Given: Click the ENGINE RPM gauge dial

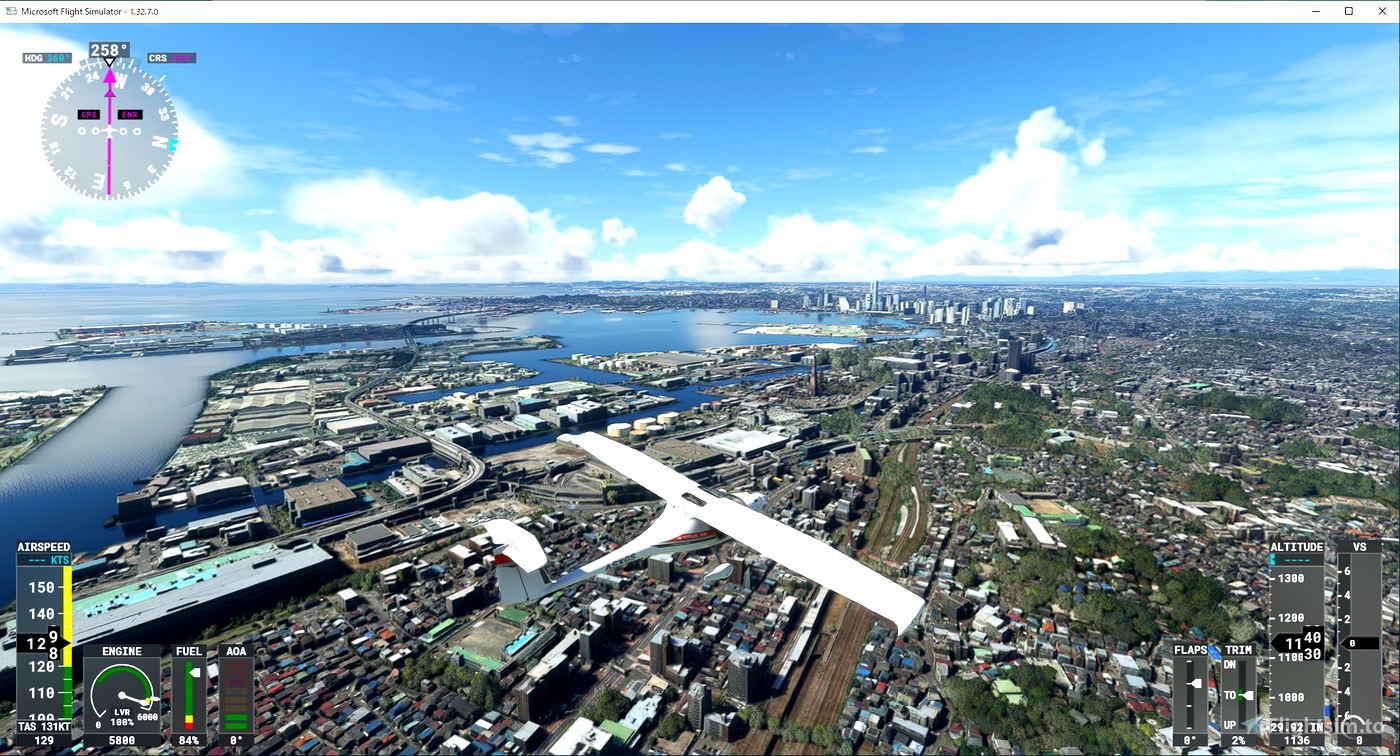Looking at the screenshot, I should [122, 693].
